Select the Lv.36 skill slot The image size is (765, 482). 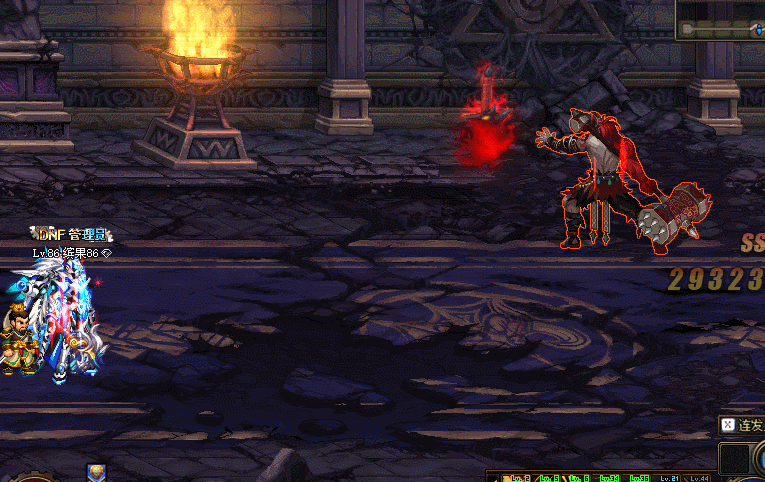[639, 477]
